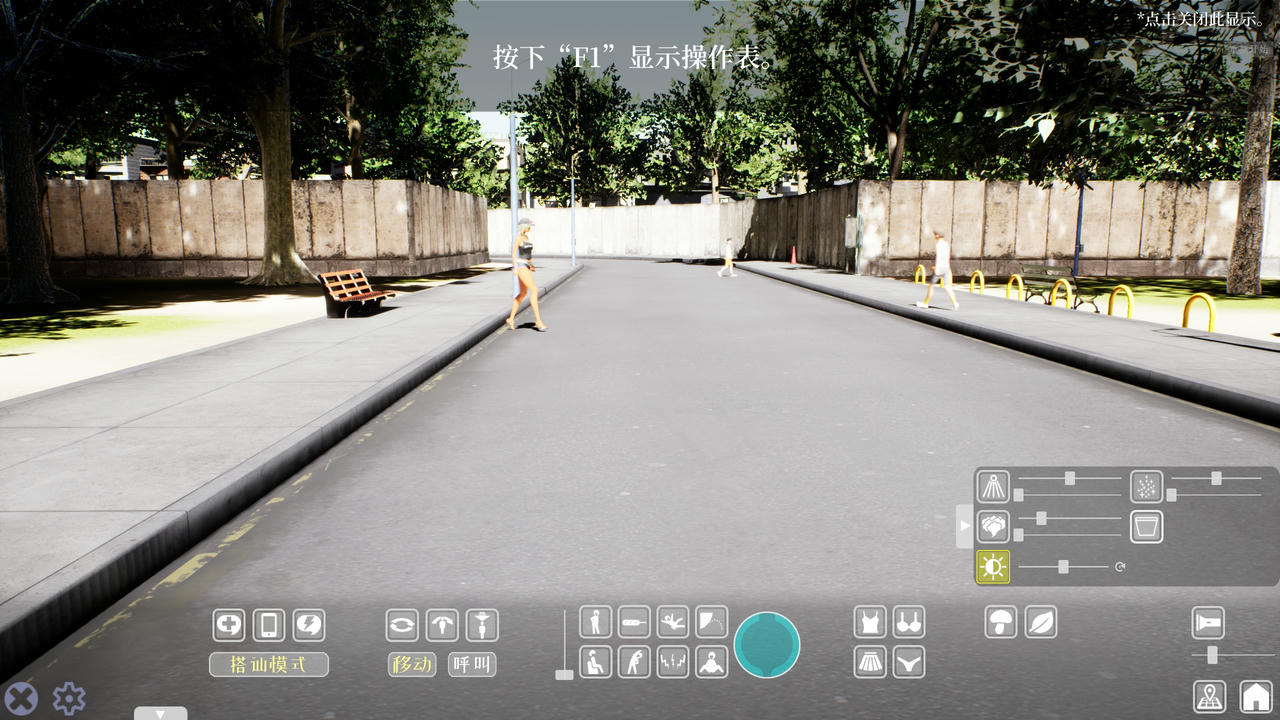Choose the 呼叫 button
The image size is (1280, 720).
point(472,664)
